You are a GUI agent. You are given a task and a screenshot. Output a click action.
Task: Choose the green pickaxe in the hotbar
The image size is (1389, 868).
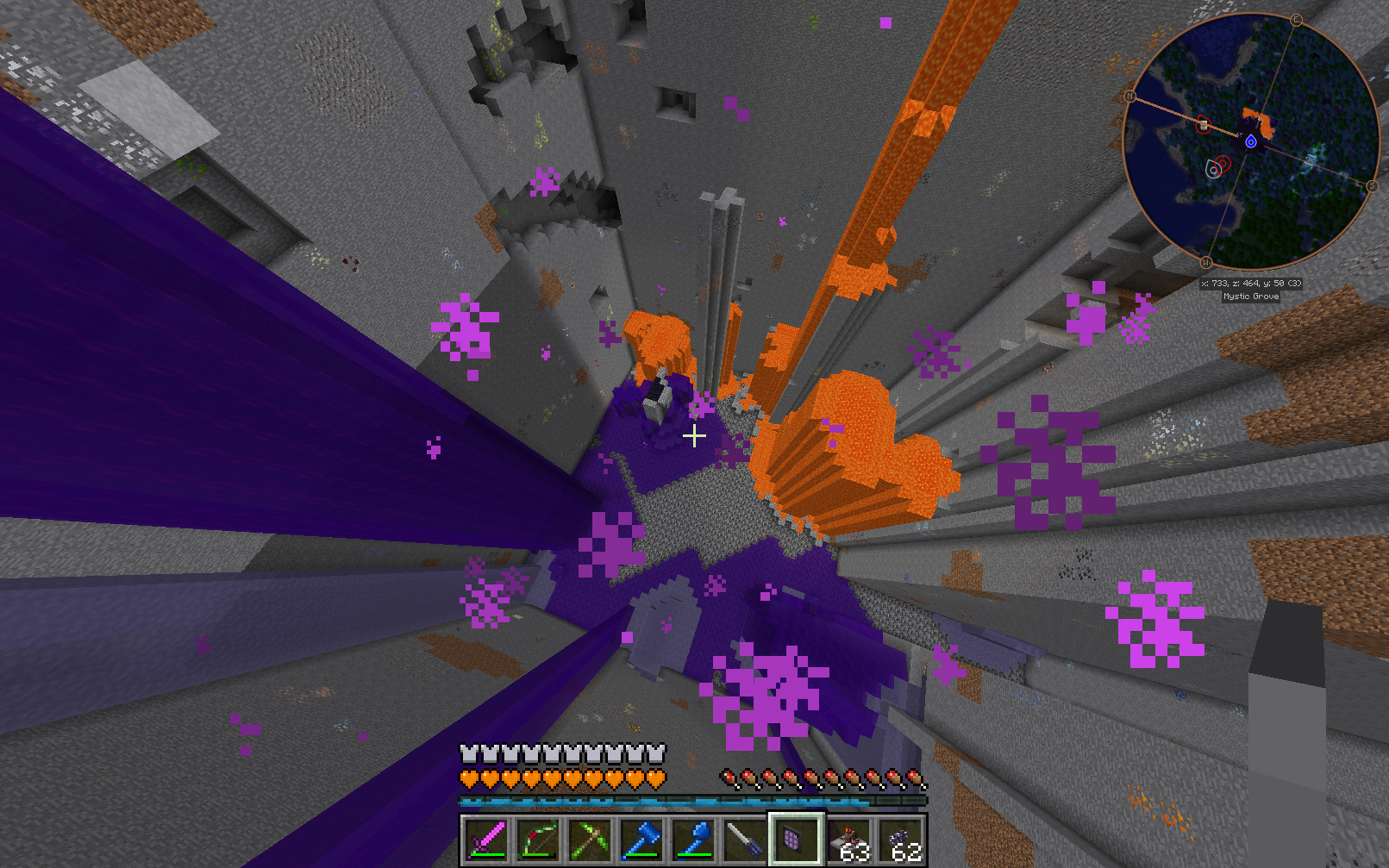(x=590, y=840)
